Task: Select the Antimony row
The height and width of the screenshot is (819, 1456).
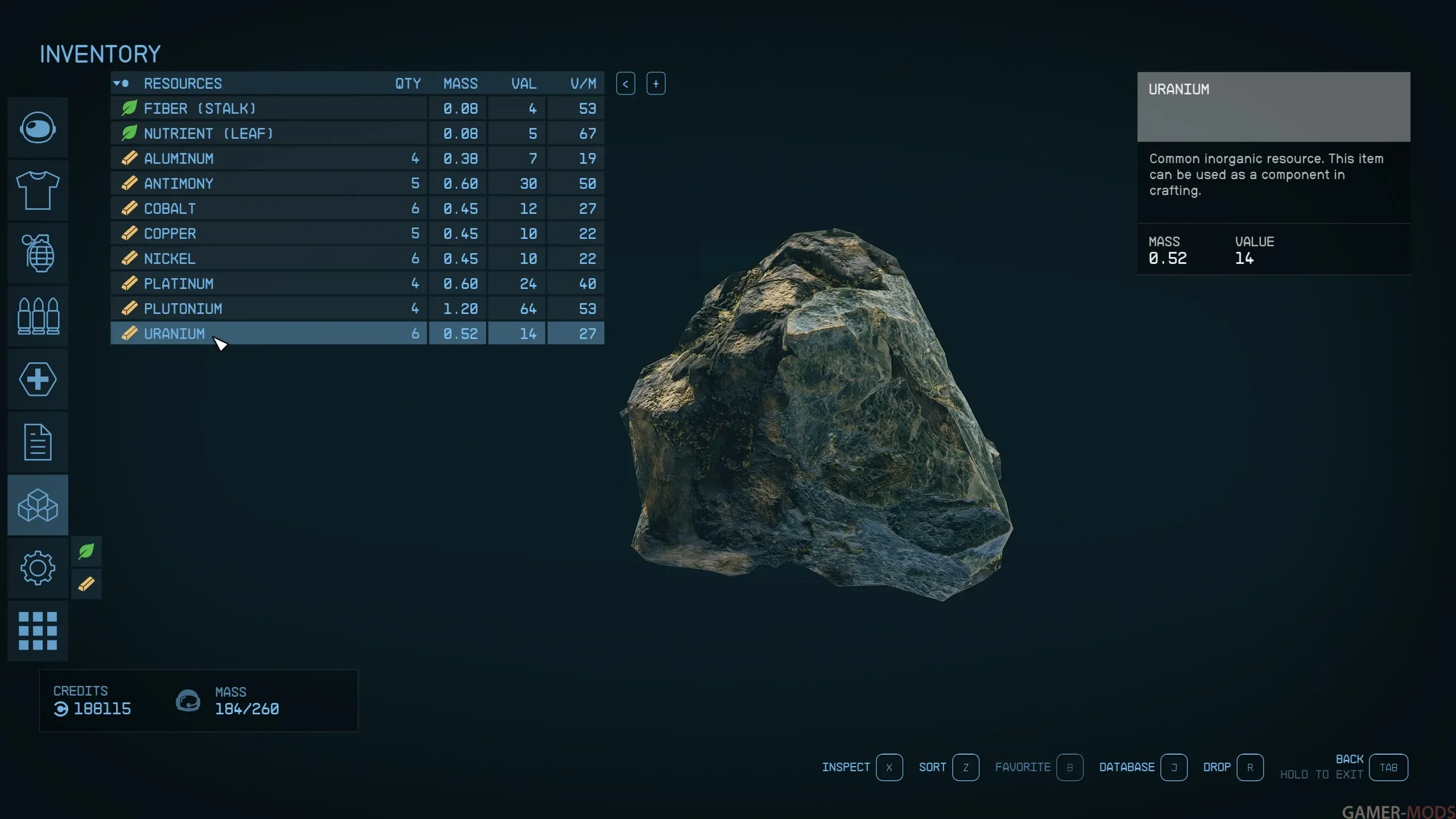Action: tap(267, 183)
